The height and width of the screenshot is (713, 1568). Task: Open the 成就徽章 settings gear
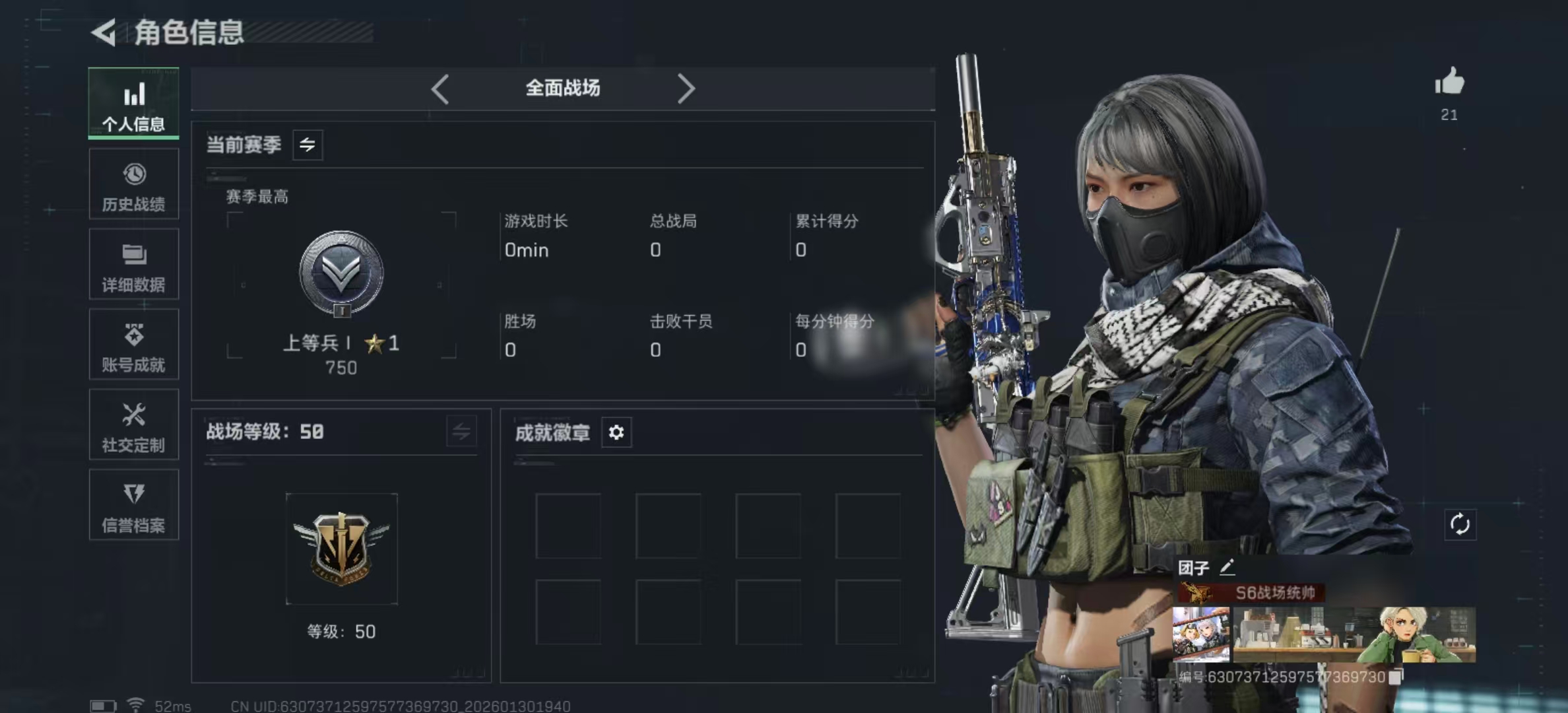coord(616,432)
